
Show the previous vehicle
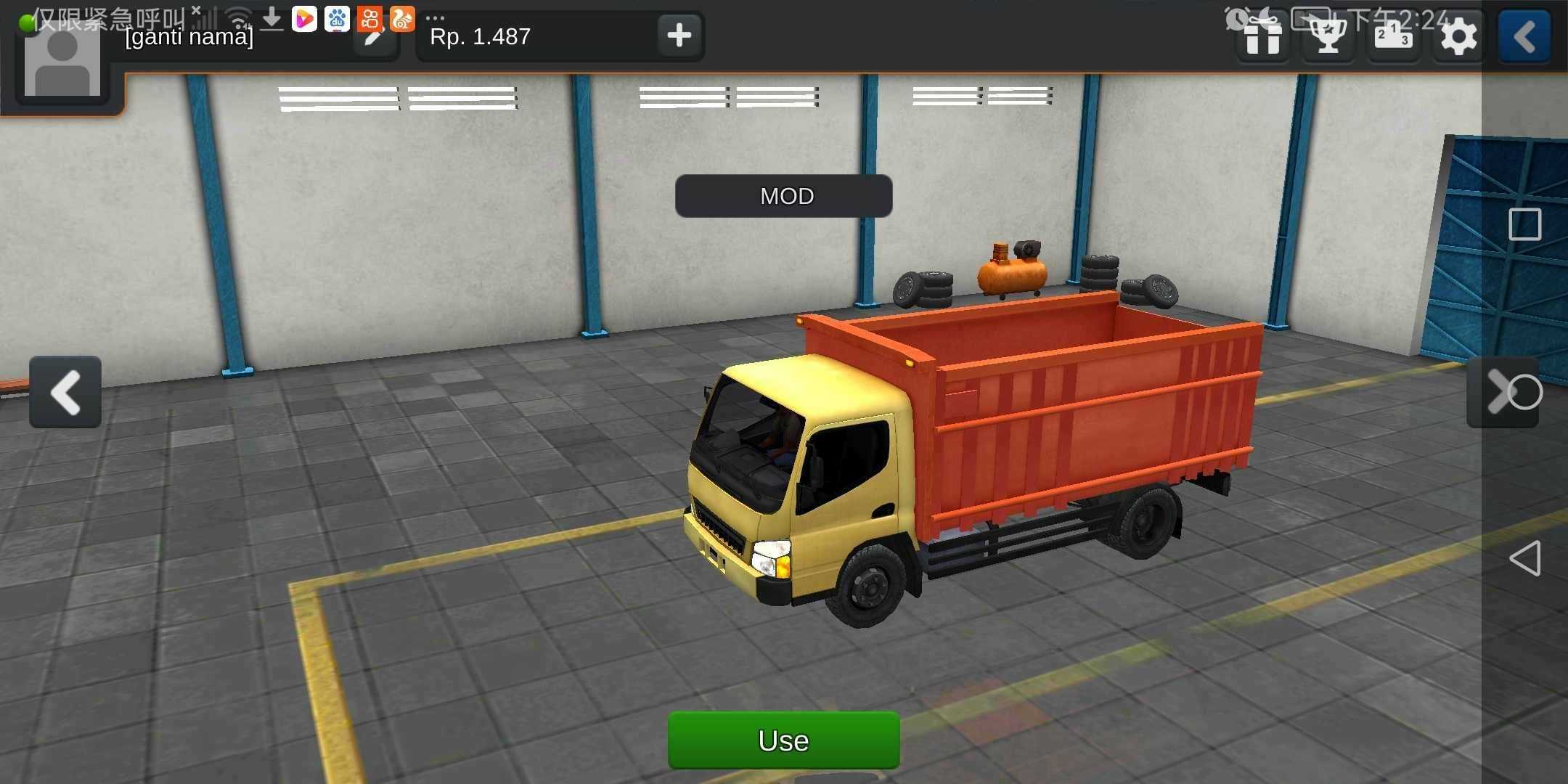pos(65,392)
